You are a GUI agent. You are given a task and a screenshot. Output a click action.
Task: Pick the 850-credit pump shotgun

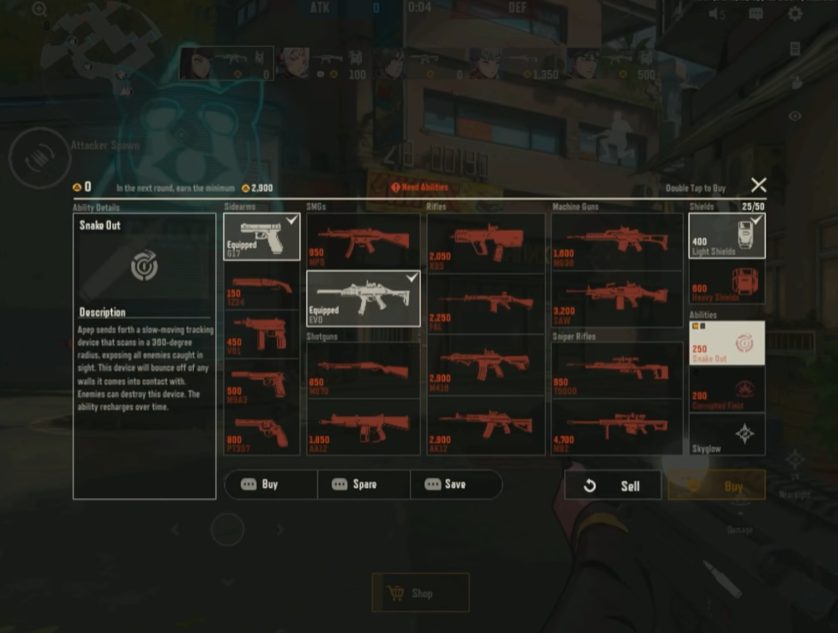pos(362,371)
